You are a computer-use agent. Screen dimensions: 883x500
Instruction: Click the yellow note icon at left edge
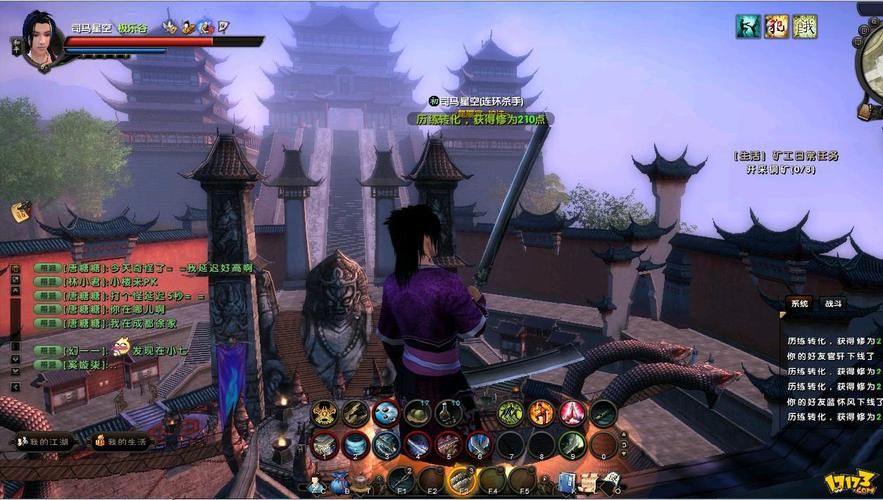tap(20, 211)
